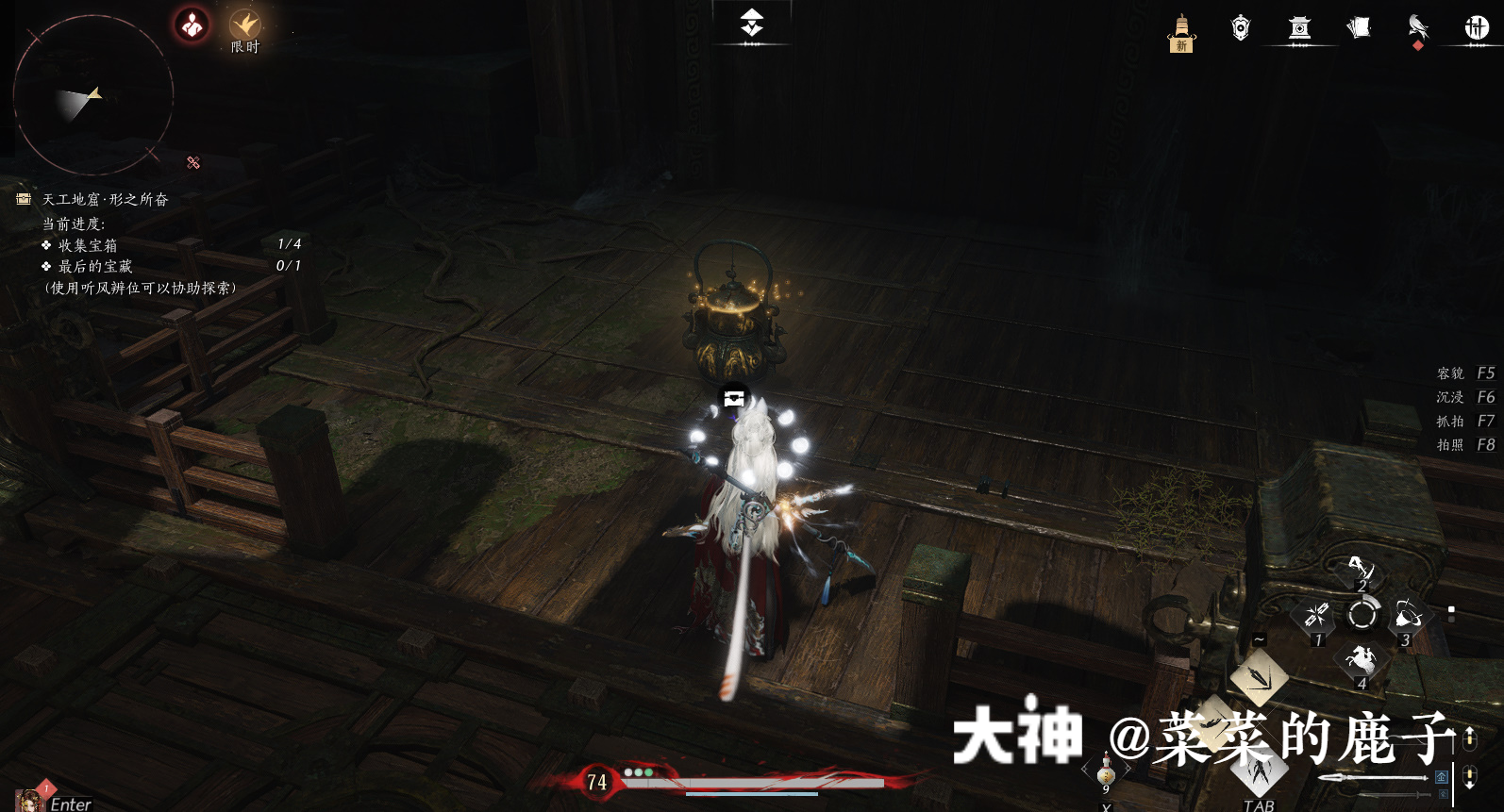
Task: Expand the quest tracker 天工地窟·形之所奋 entry
Action: pos(104,200)
